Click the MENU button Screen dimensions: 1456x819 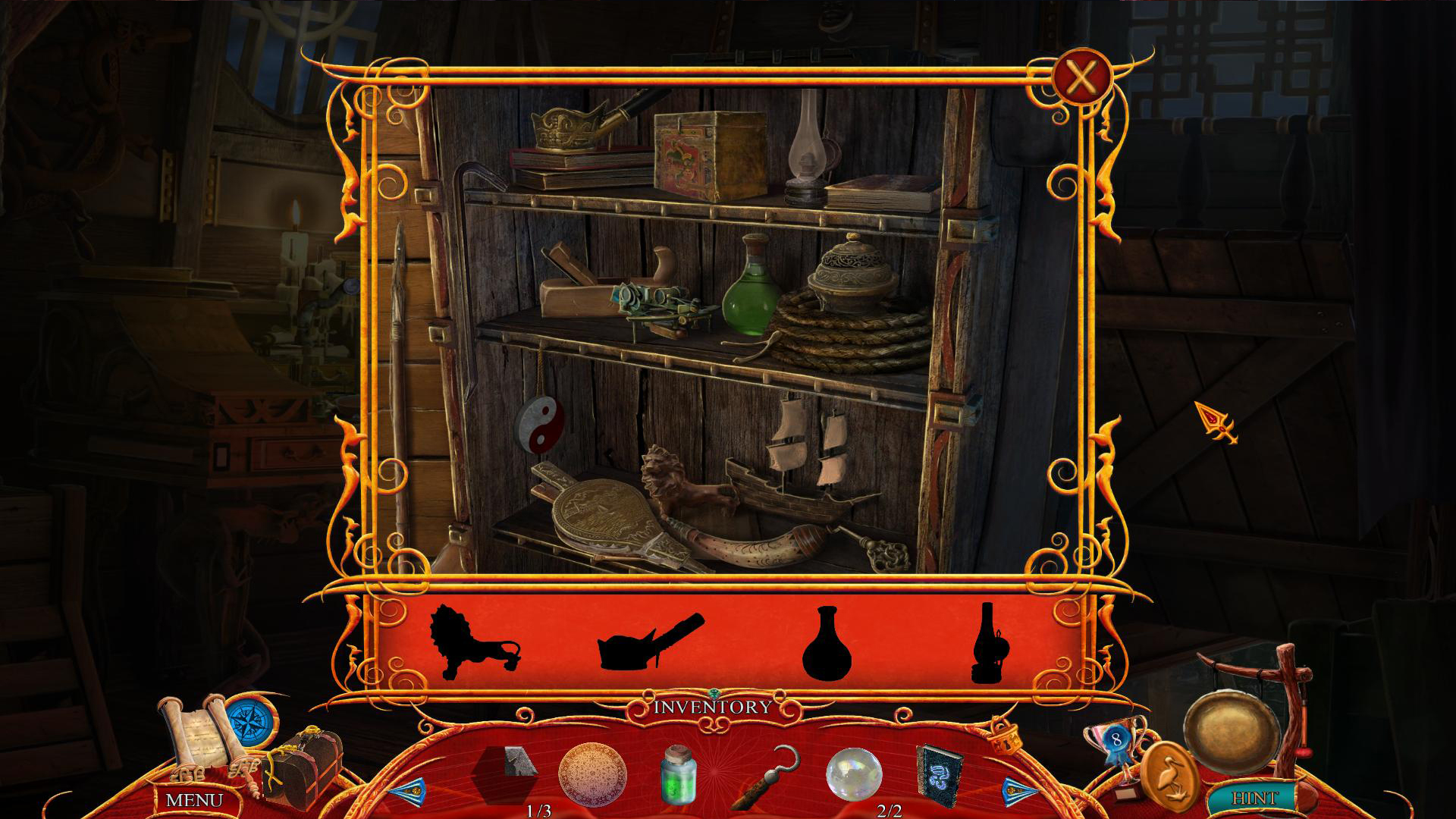tap(194, 798)
